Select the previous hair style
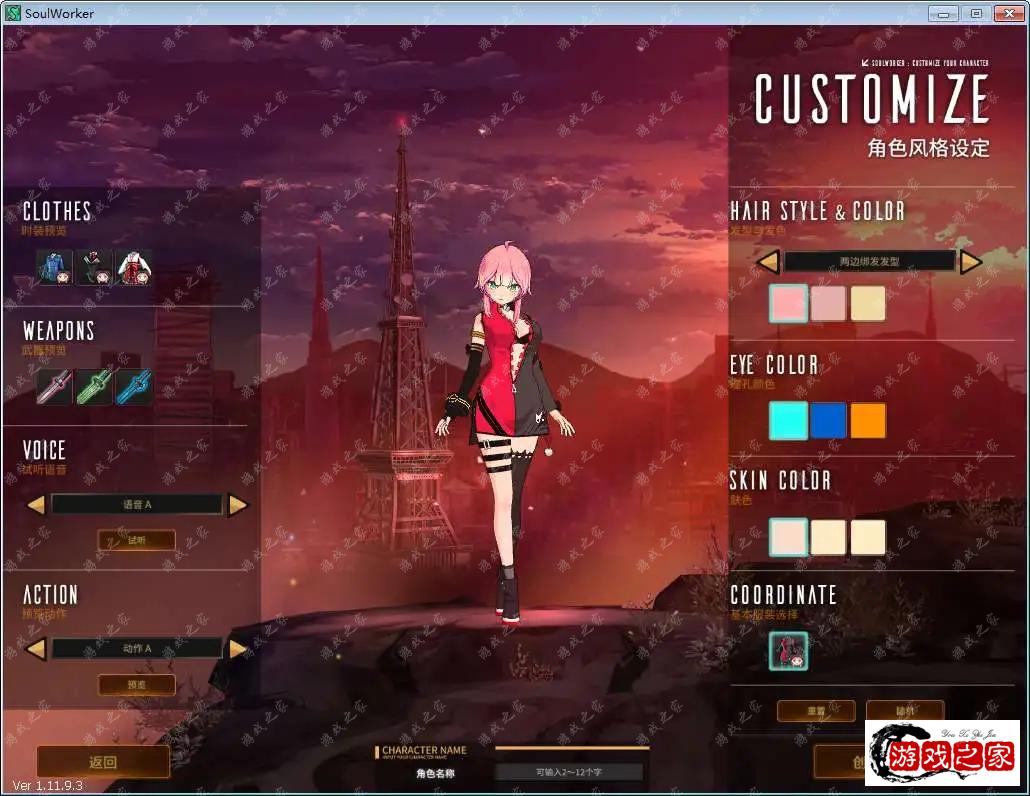1030x796 pixels. (768, 262)
